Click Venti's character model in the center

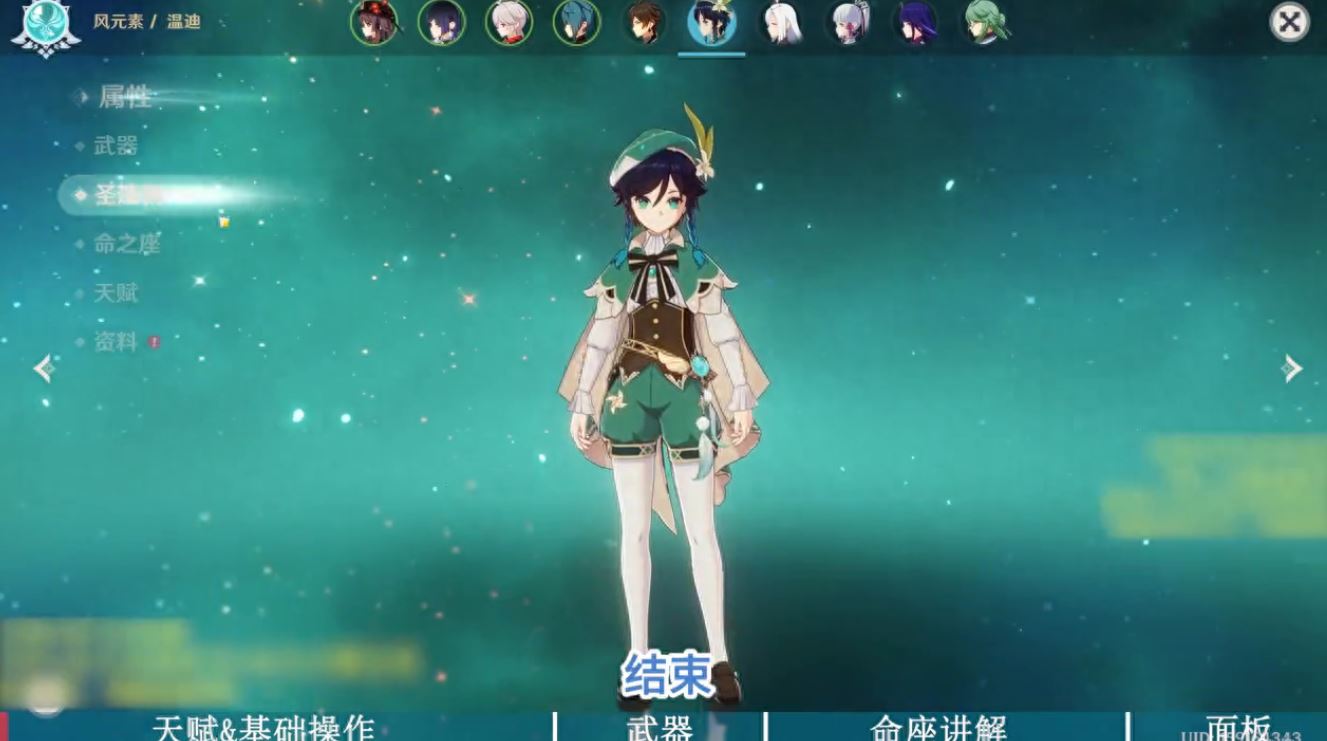click(x=660, y=350)
